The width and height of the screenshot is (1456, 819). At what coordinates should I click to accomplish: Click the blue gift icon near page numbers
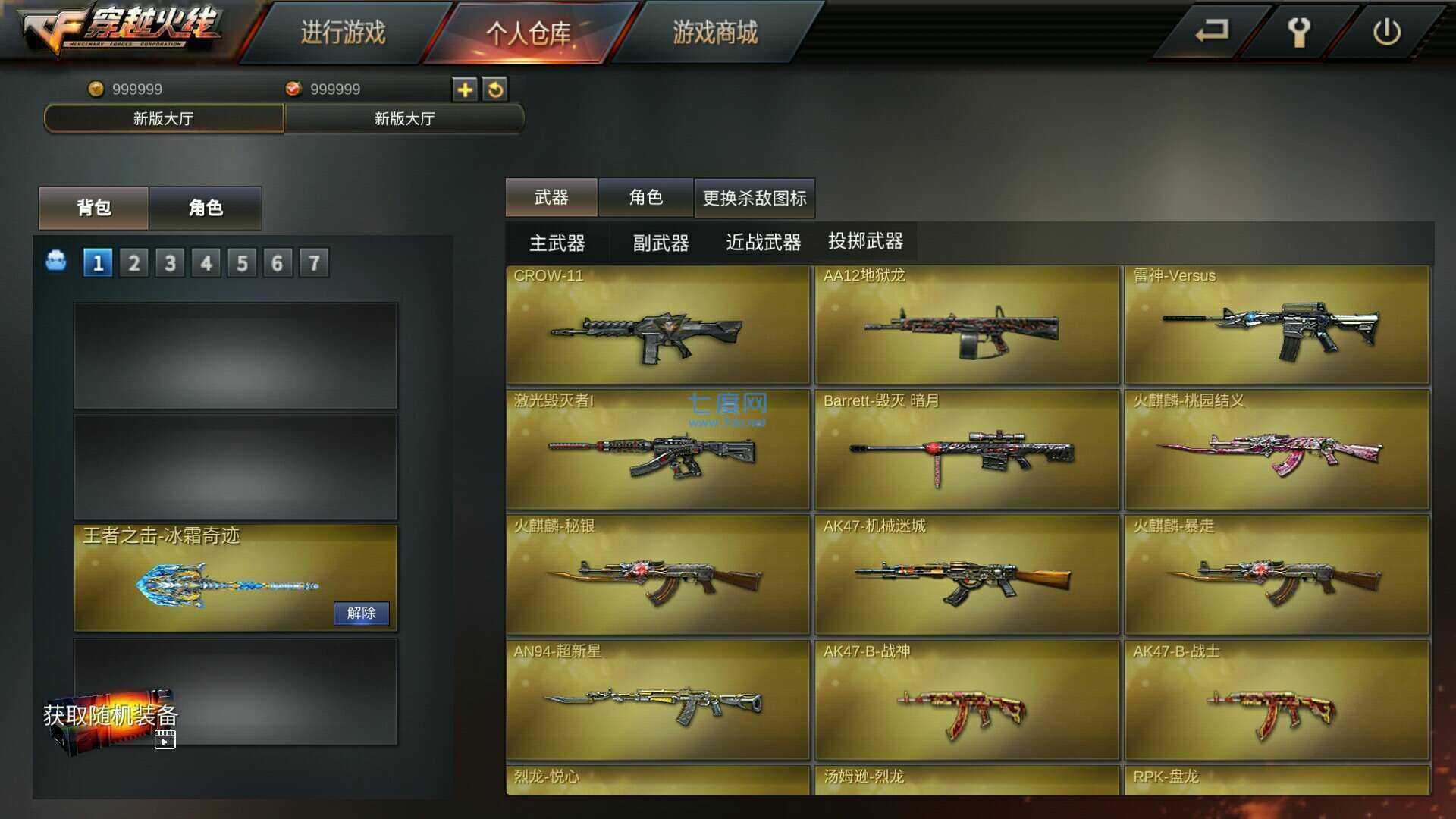pyautogui.click(x=58, y=262)
